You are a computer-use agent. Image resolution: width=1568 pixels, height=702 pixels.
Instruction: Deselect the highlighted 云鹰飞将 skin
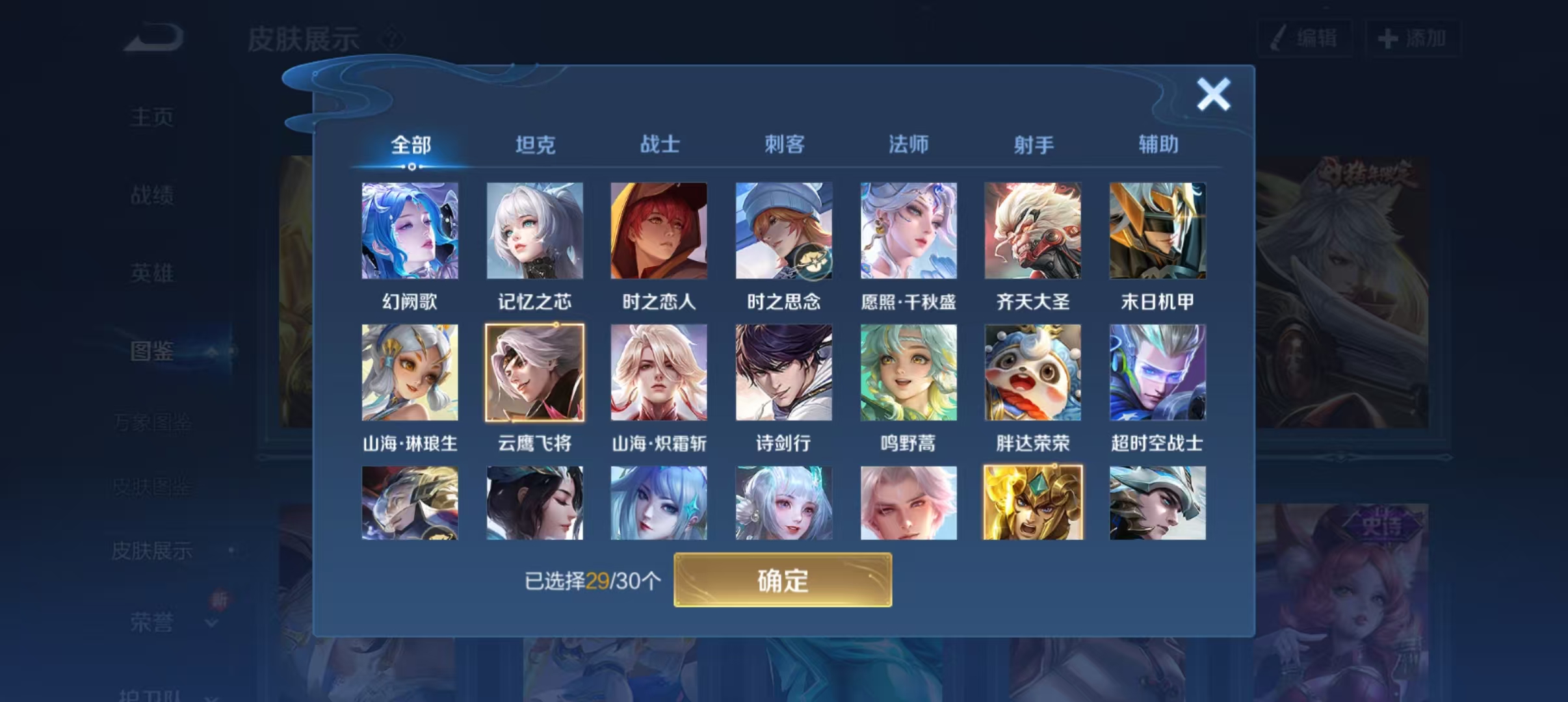tap(535, 372)
